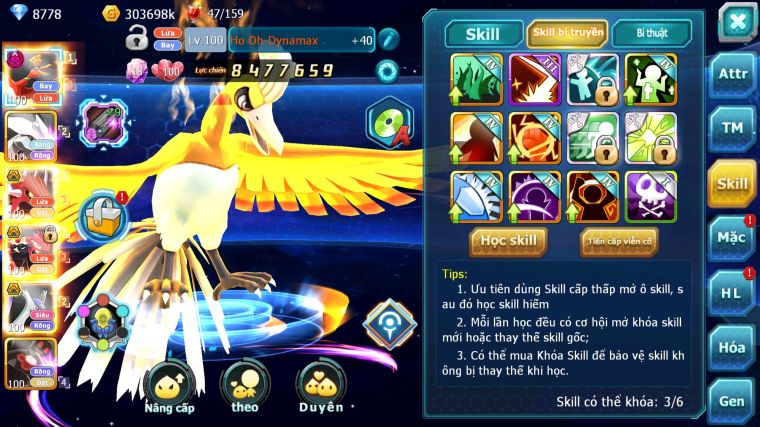Click the orange padlock icon with alert
Image resolution: width=760 pixels, height=427 pixels.
(103, 213)
